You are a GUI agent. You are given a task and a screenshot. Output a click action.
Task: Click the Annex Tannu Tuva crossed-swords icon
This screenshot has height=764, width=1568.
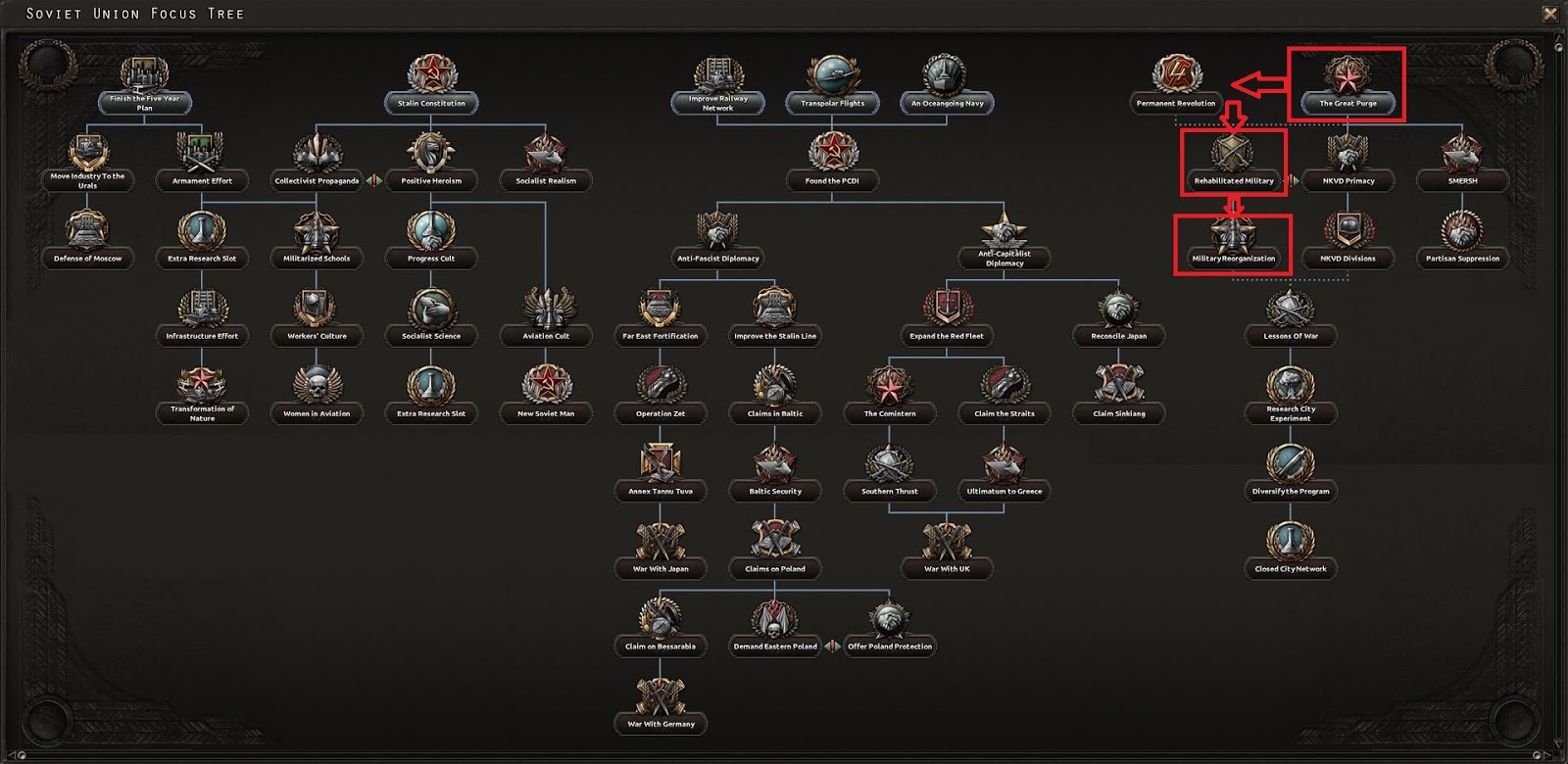coord(661,460)
